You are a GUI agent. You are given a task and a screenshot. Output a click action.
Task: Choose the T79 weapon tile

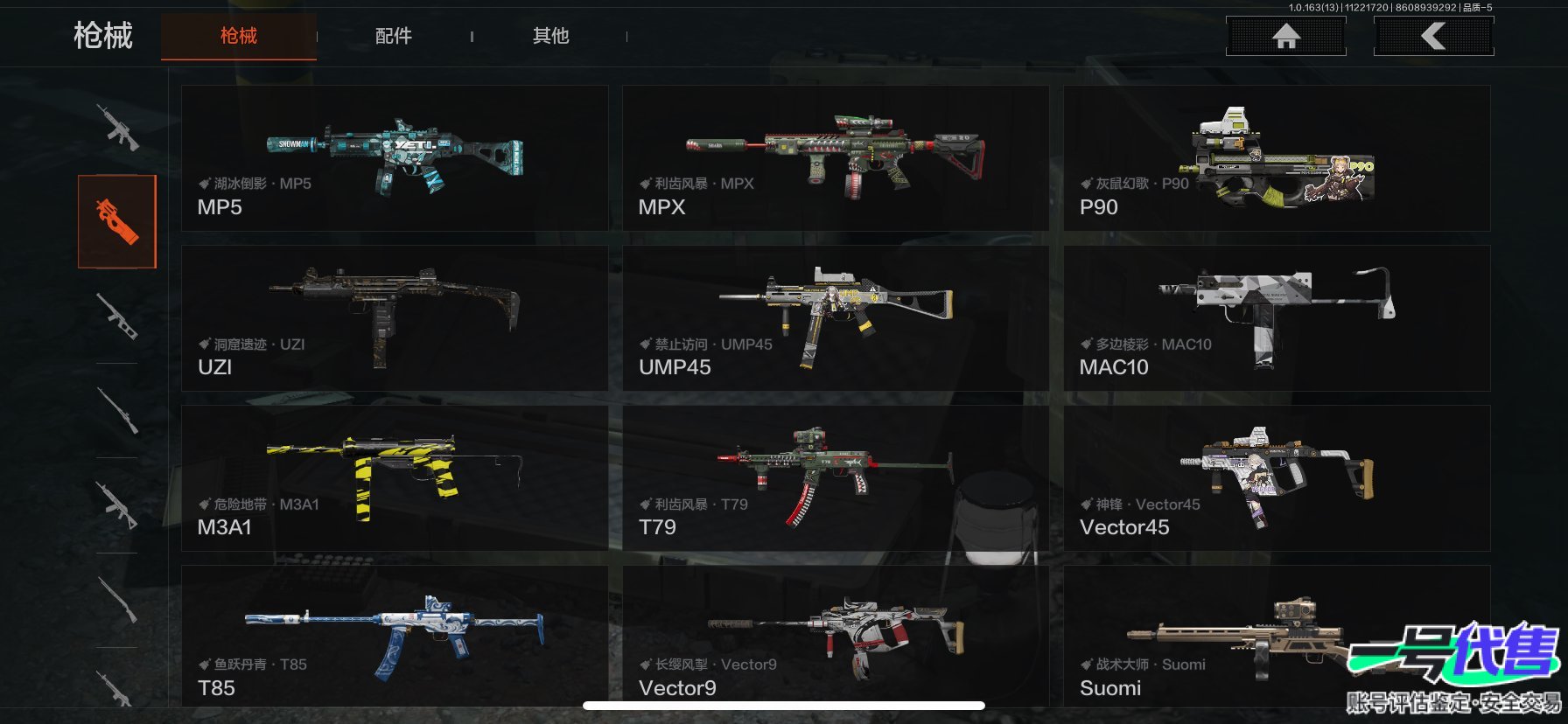[835, 478]
